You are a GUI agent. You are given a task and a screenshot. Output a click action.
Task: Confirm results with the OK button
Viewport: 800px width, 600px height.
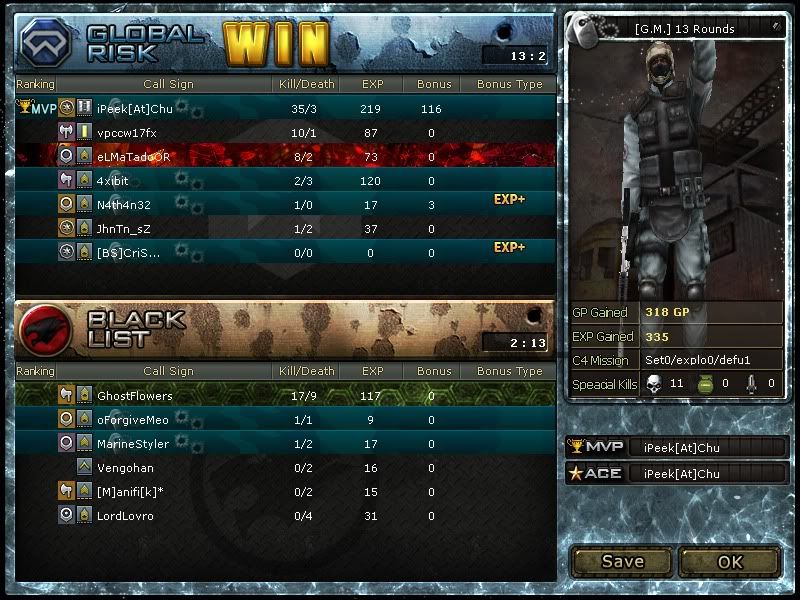click(x=730, y=561)
